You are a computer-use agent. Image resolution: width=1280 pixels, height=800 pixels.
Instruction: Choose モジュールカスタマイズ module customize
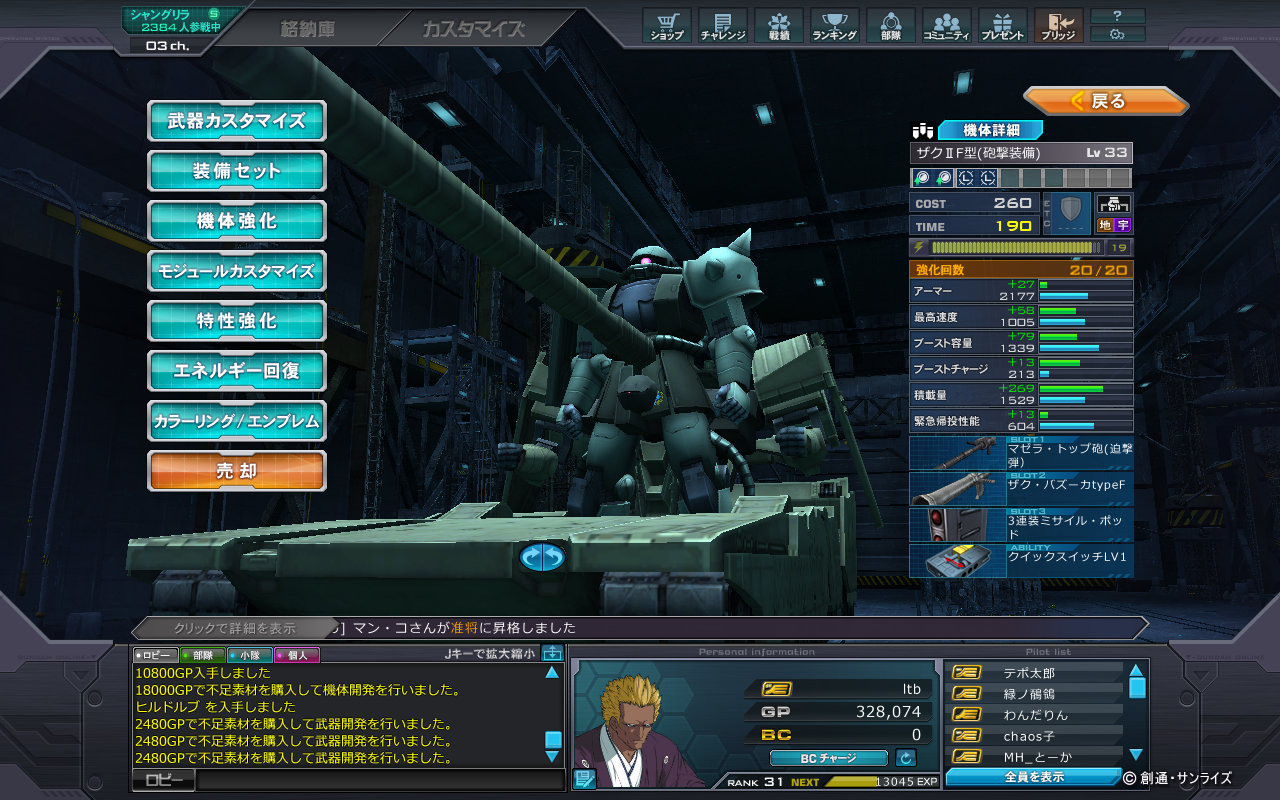pyautogui.click(x=237, y=271)
